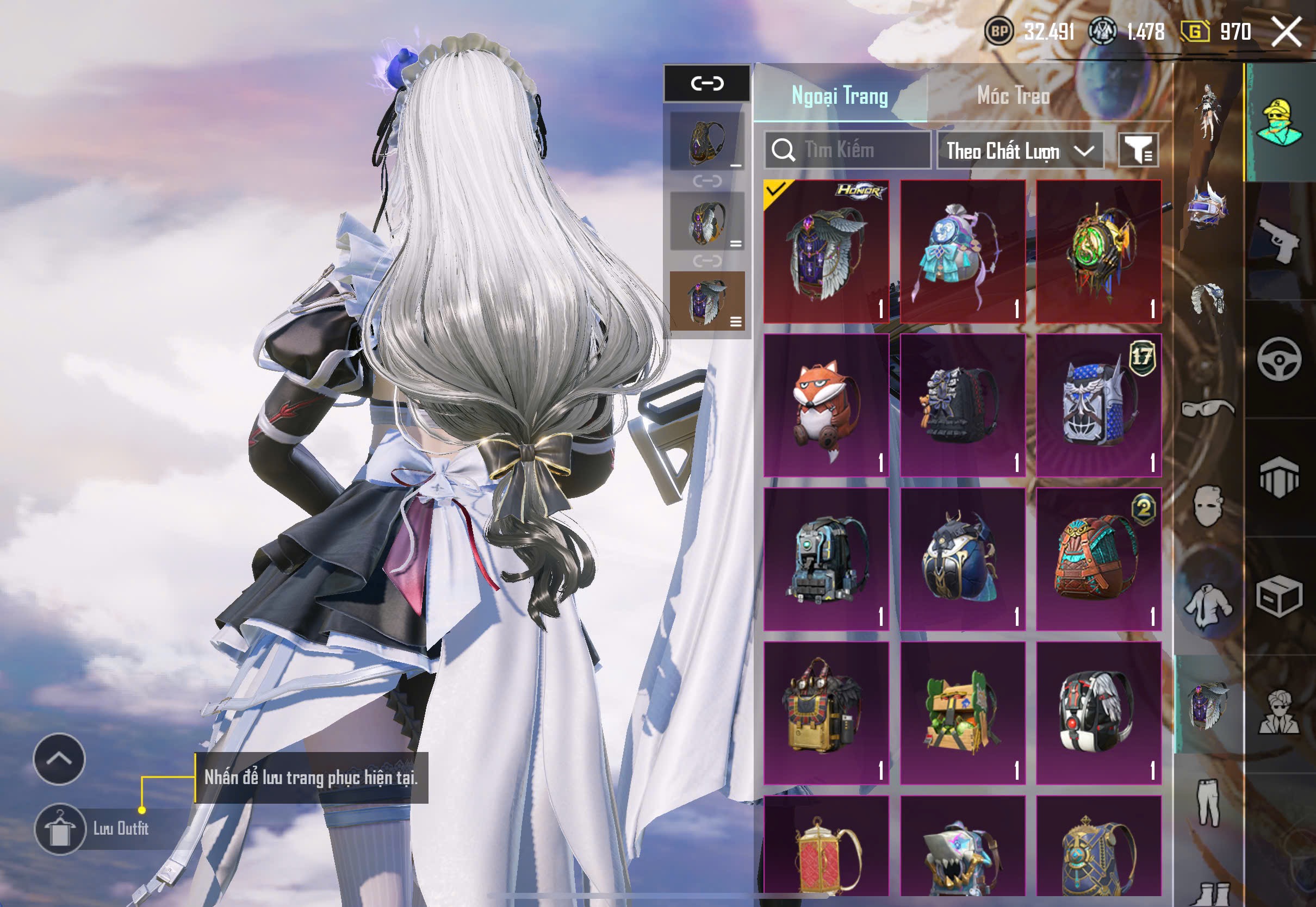The height and width of the screenshot is (907, 1316).
Task: Pick the black and white winged backpack
Action: (x=1098, y=713)
